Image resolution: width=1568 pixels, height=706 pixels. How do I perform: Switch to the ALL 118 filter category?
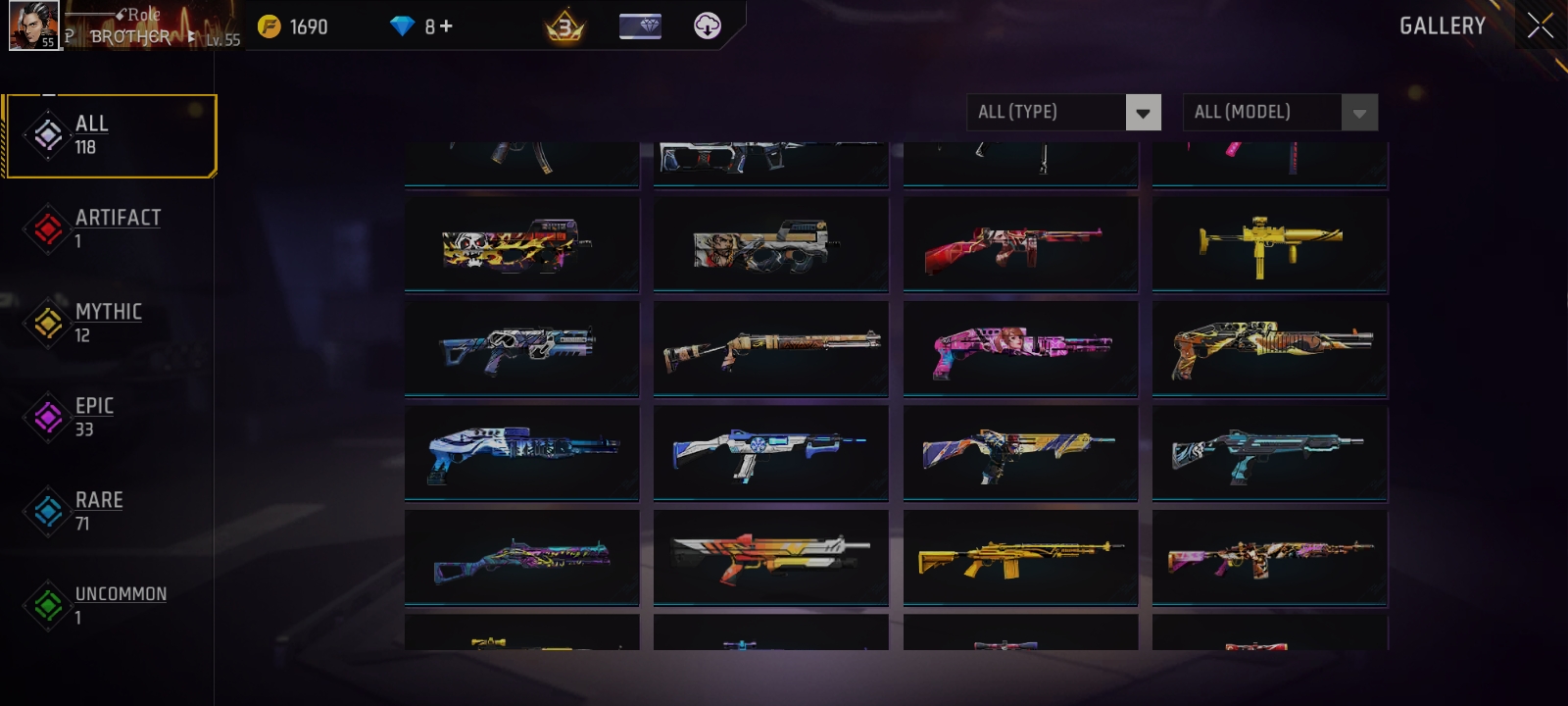(110, 135)
